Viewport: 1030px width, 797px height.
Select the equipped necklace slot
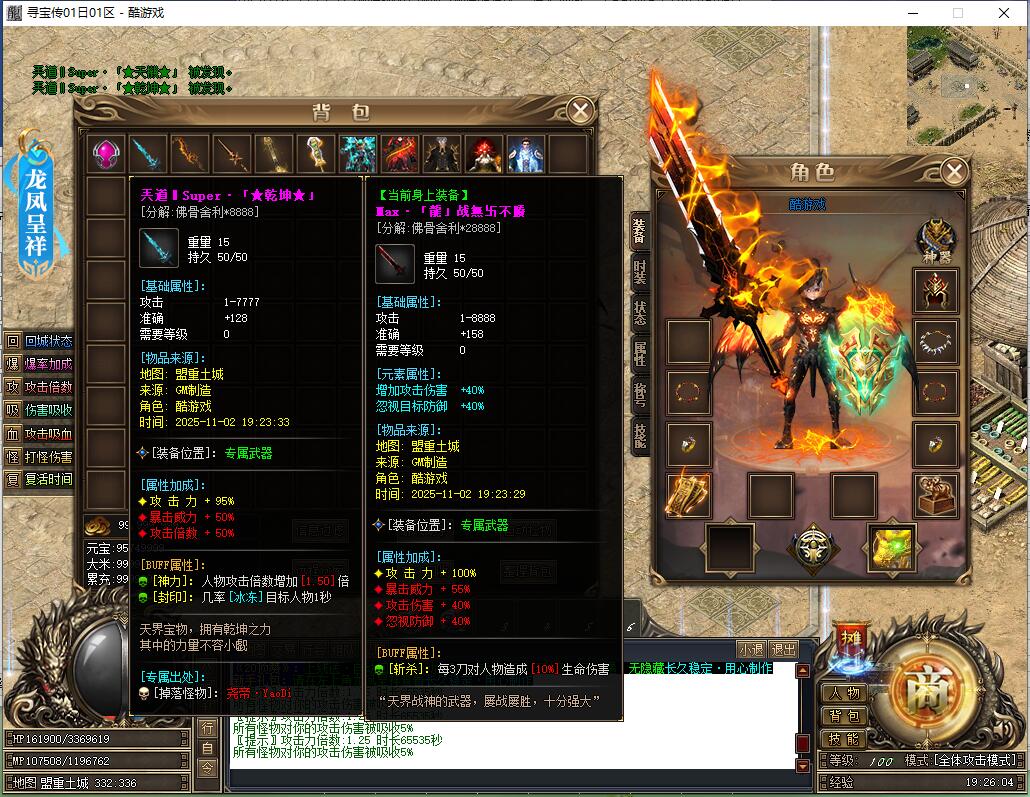936,342
